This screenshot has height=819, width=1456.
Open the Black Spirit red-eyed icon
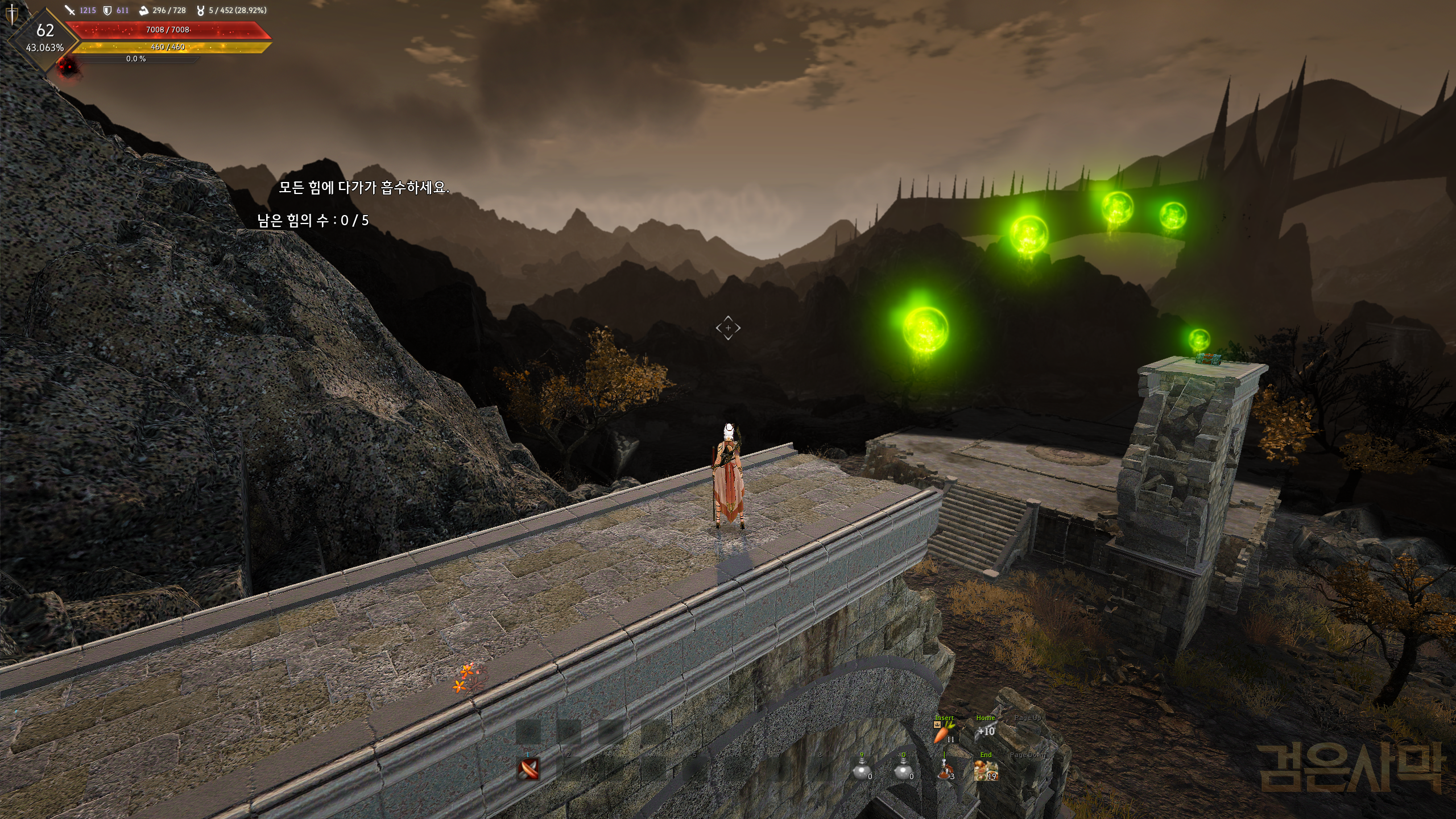pos(68,67)
